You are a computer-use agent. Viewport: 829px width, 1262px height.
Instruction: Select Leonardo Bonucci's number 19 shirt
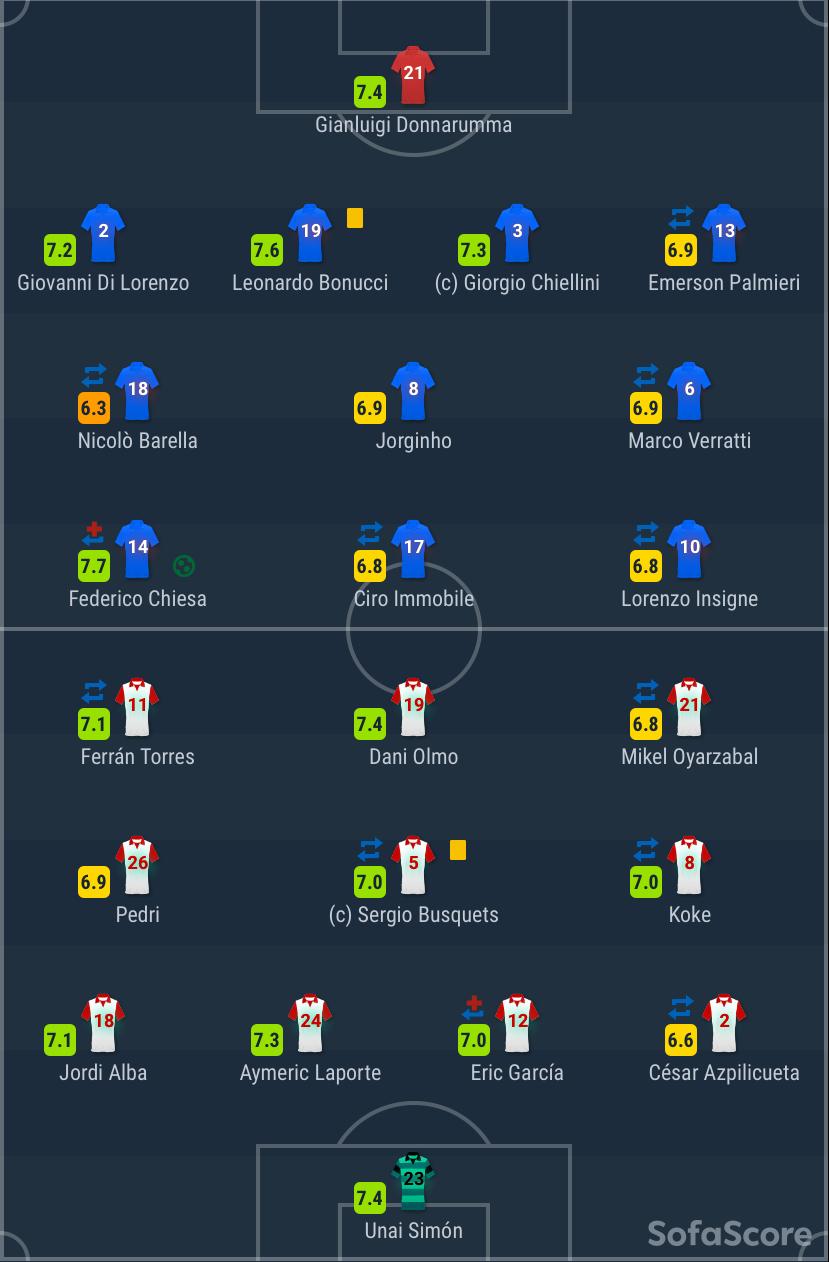310,233
